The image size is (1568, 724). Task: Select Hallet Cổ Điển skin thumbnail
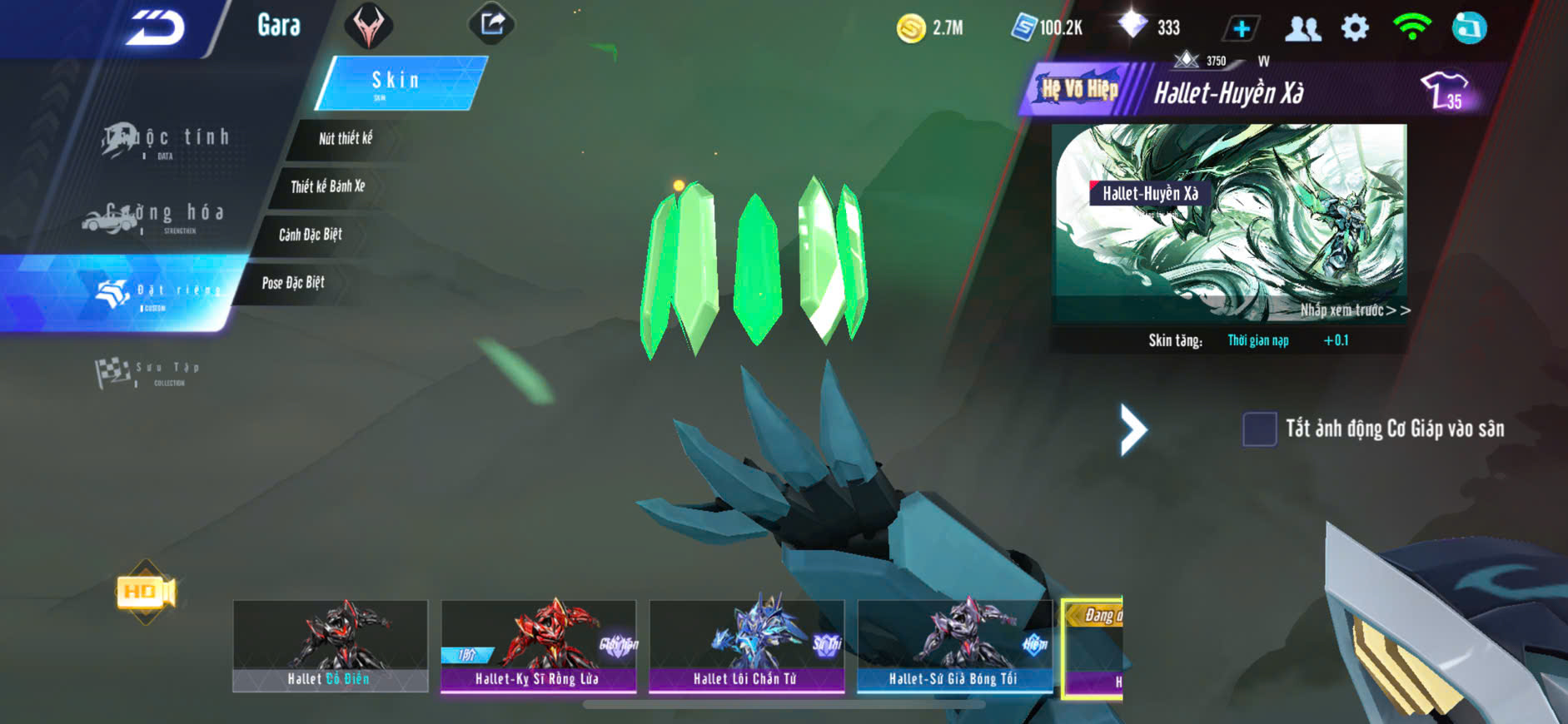click(330, 646)
